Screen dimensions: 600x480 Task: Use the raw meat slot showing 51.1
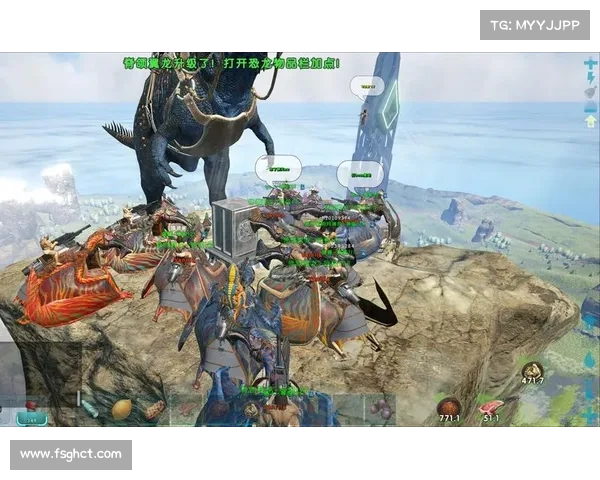492,408
